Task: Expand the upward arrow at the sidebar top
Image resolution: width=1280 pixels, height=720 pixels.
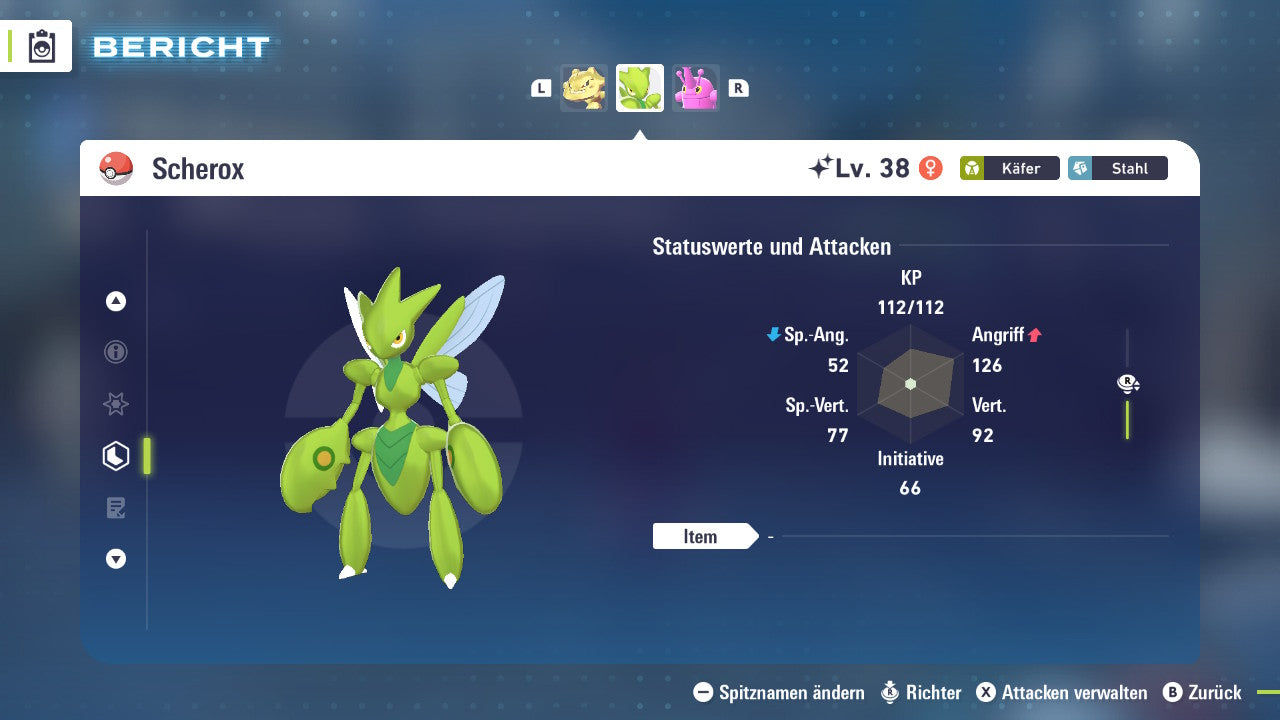Action: click(115, 300)
